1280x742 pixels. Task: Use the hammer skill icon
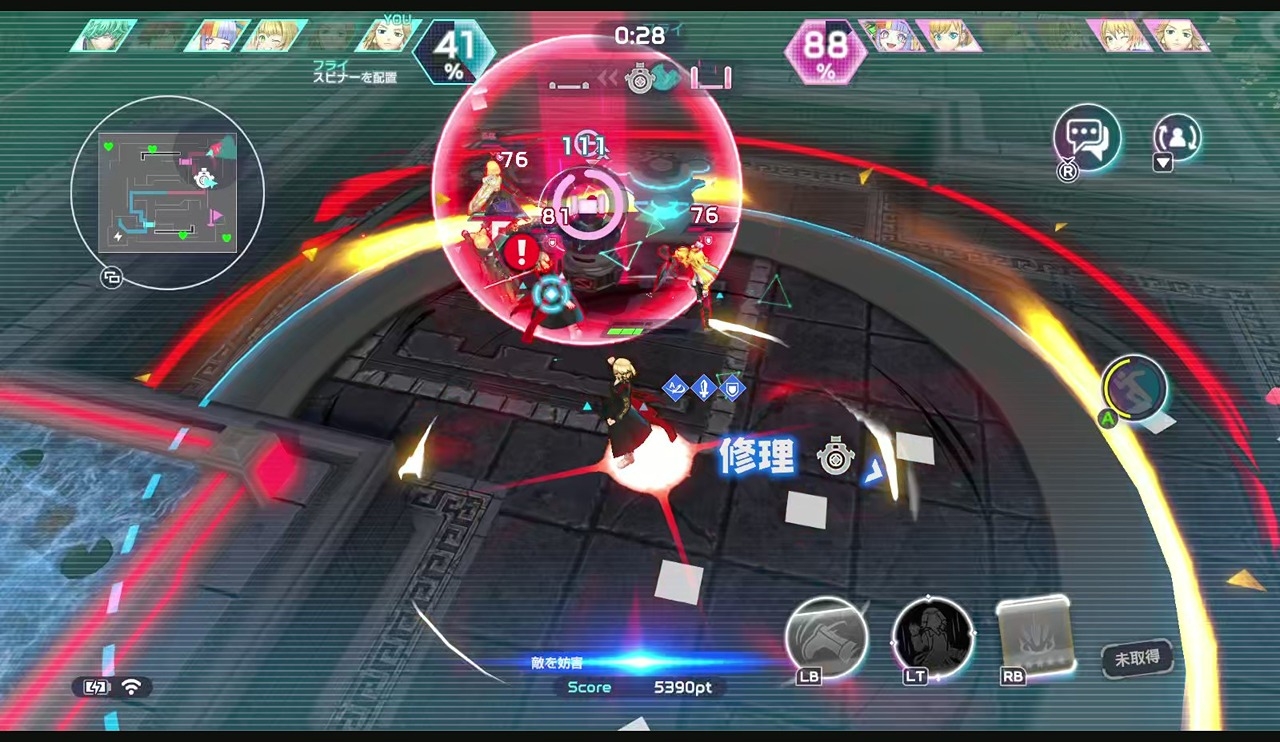coord(826,638)
